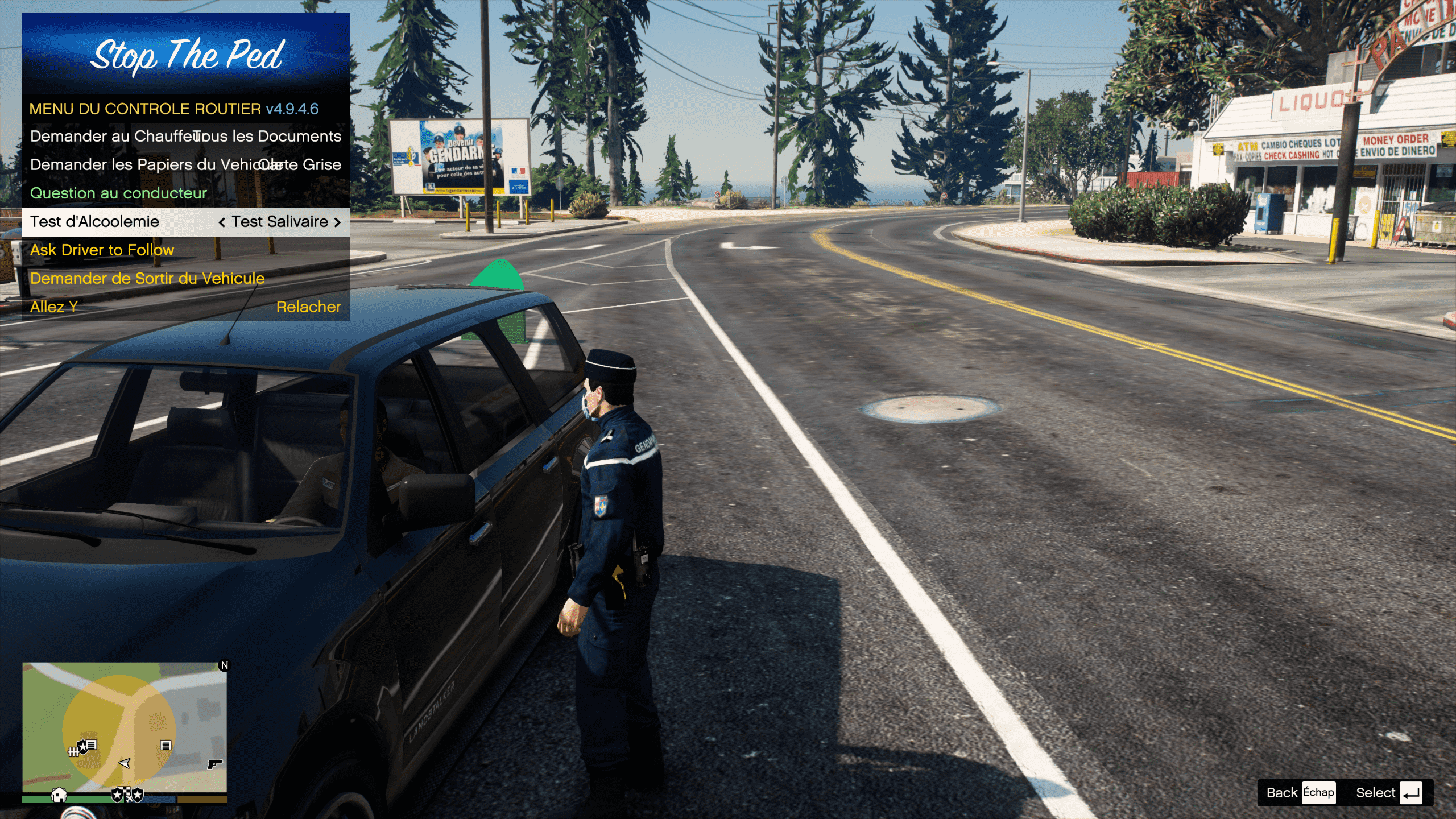
Task: Choose "Demander les Papiers du Vehicule" entry
Action: (185, 165)
